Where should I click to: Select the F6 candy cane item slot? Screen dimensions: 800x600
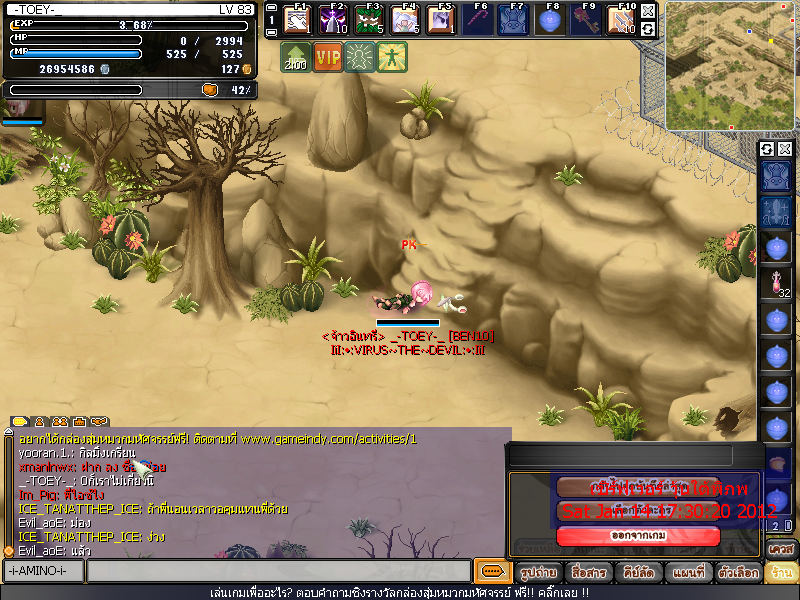click(x=480, y=19)
